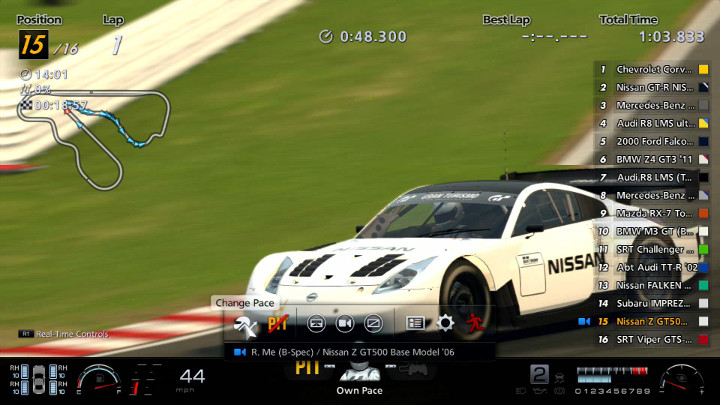This screenshot has height=405, width=720.
Task: Open the race info list panel icon
Action: (x=415, y=323)
